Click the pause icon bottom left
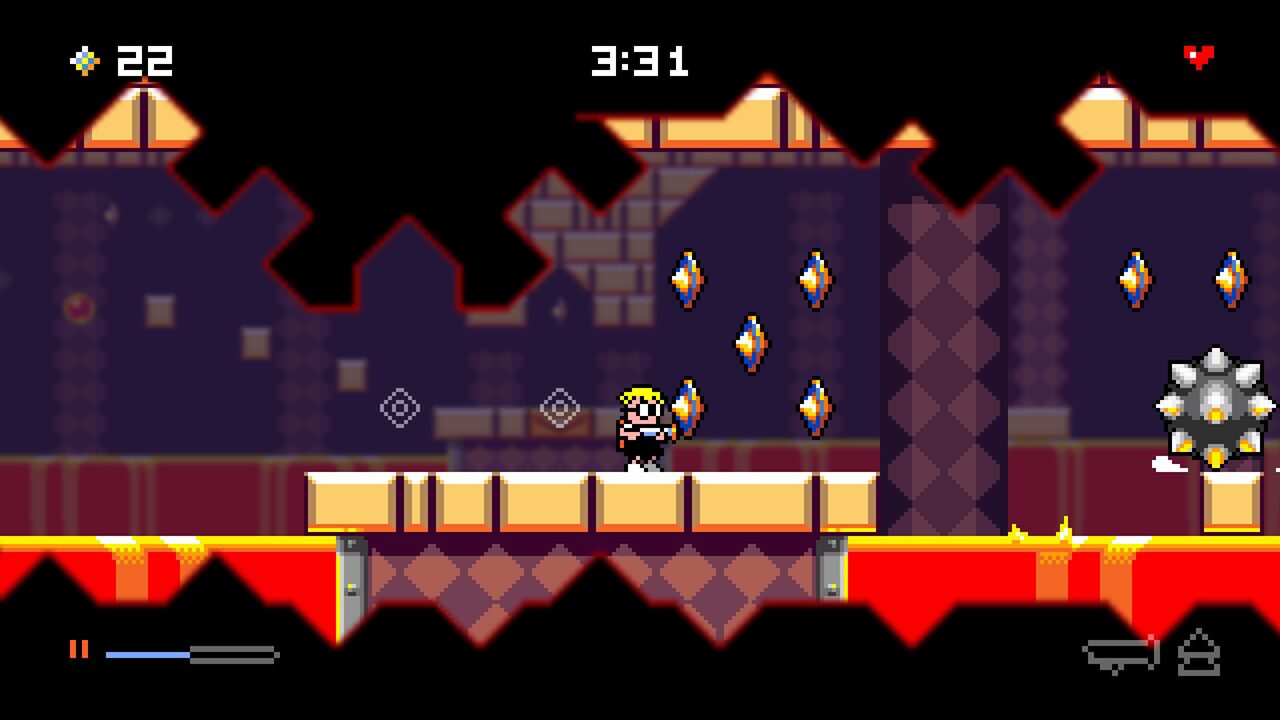Screen dimensions: 1280x720 pos(81,649)
